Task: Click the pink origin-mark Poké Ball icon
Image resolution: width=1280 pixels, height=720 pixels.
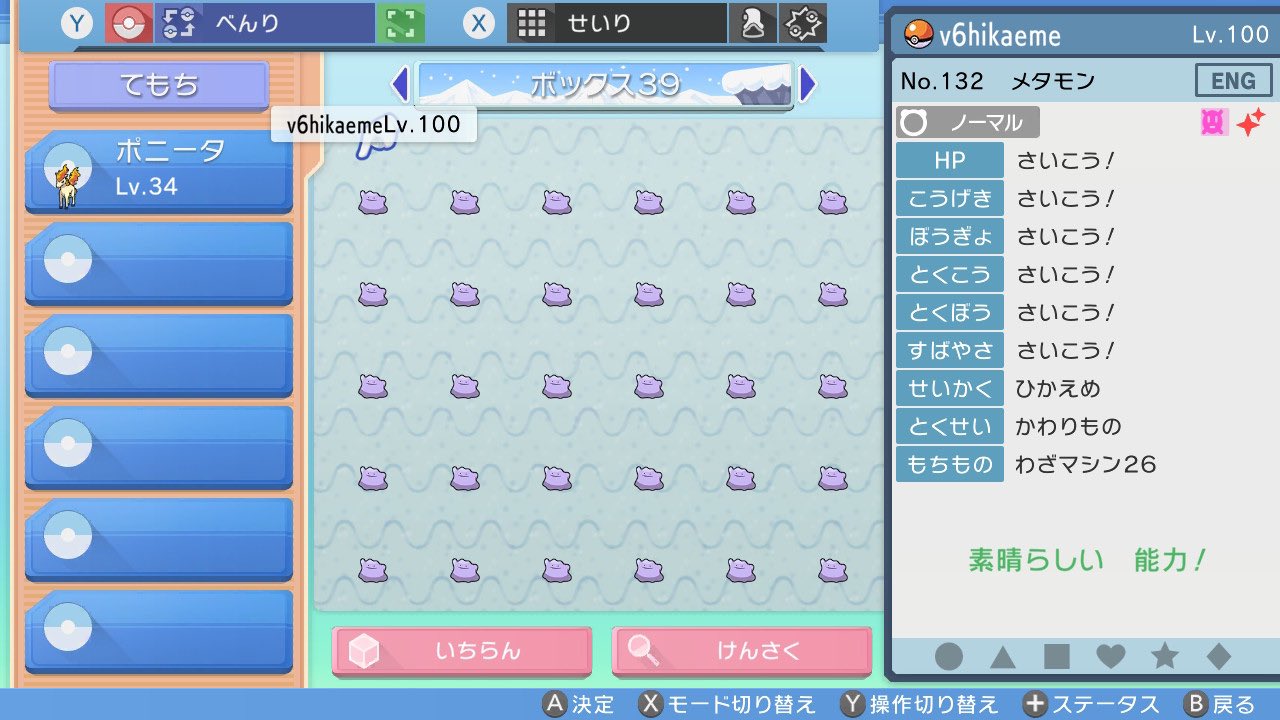Action: coord(1214,120)
